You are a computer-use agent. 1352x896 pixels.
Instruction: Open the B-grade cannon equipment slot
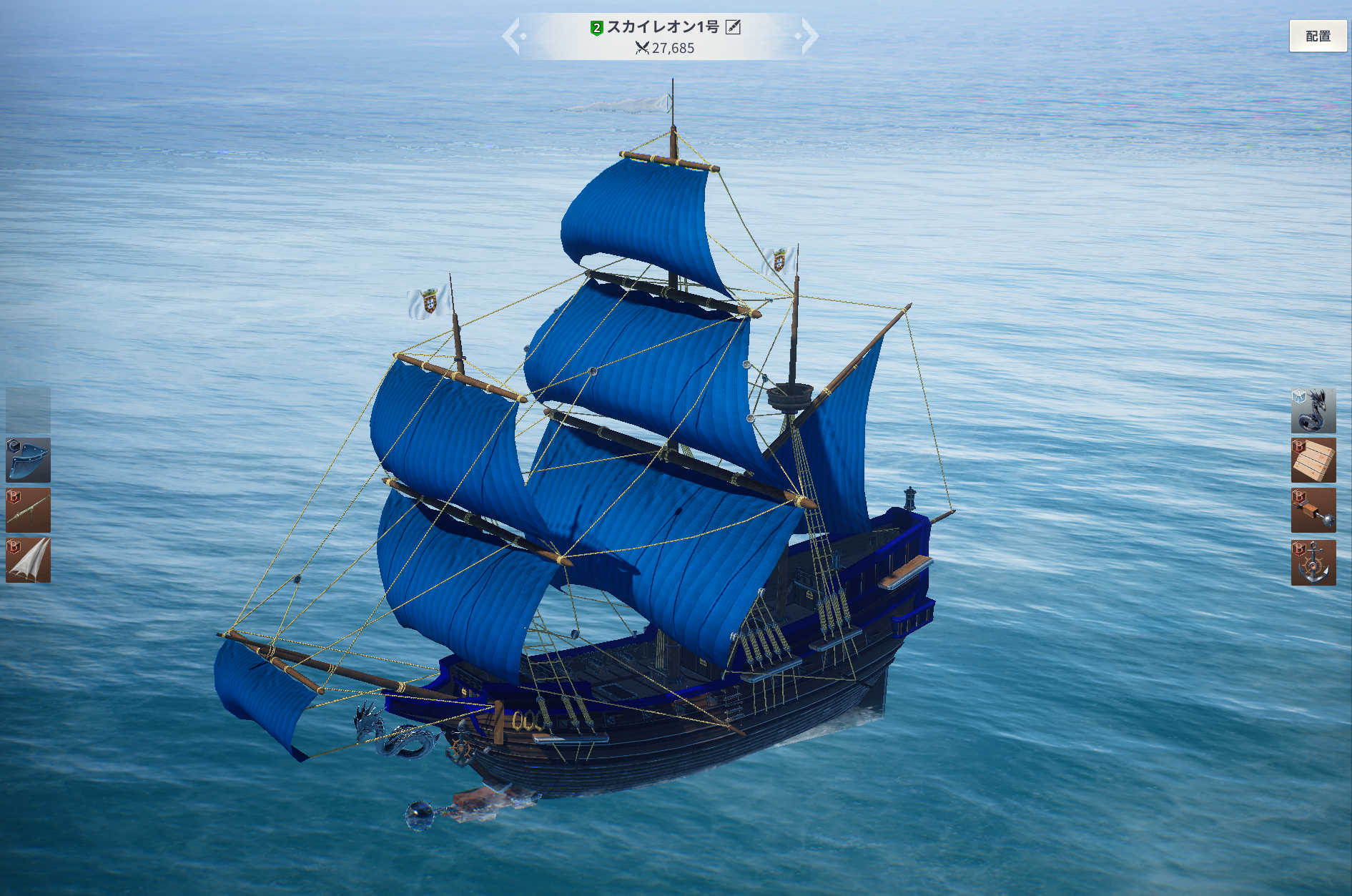(x=29, y=510)
